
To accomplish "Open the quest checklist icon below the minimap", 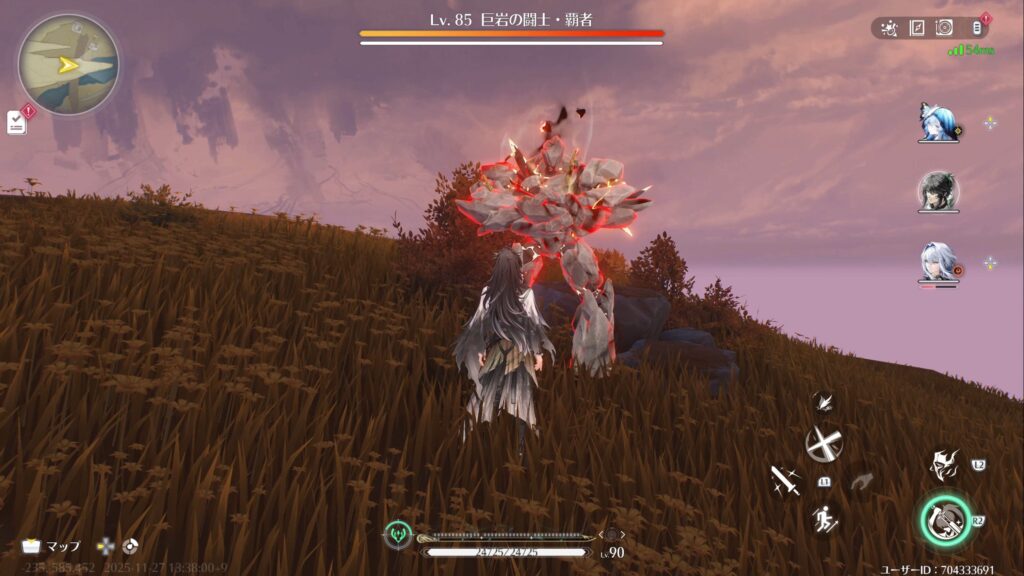I will point(16,122).
